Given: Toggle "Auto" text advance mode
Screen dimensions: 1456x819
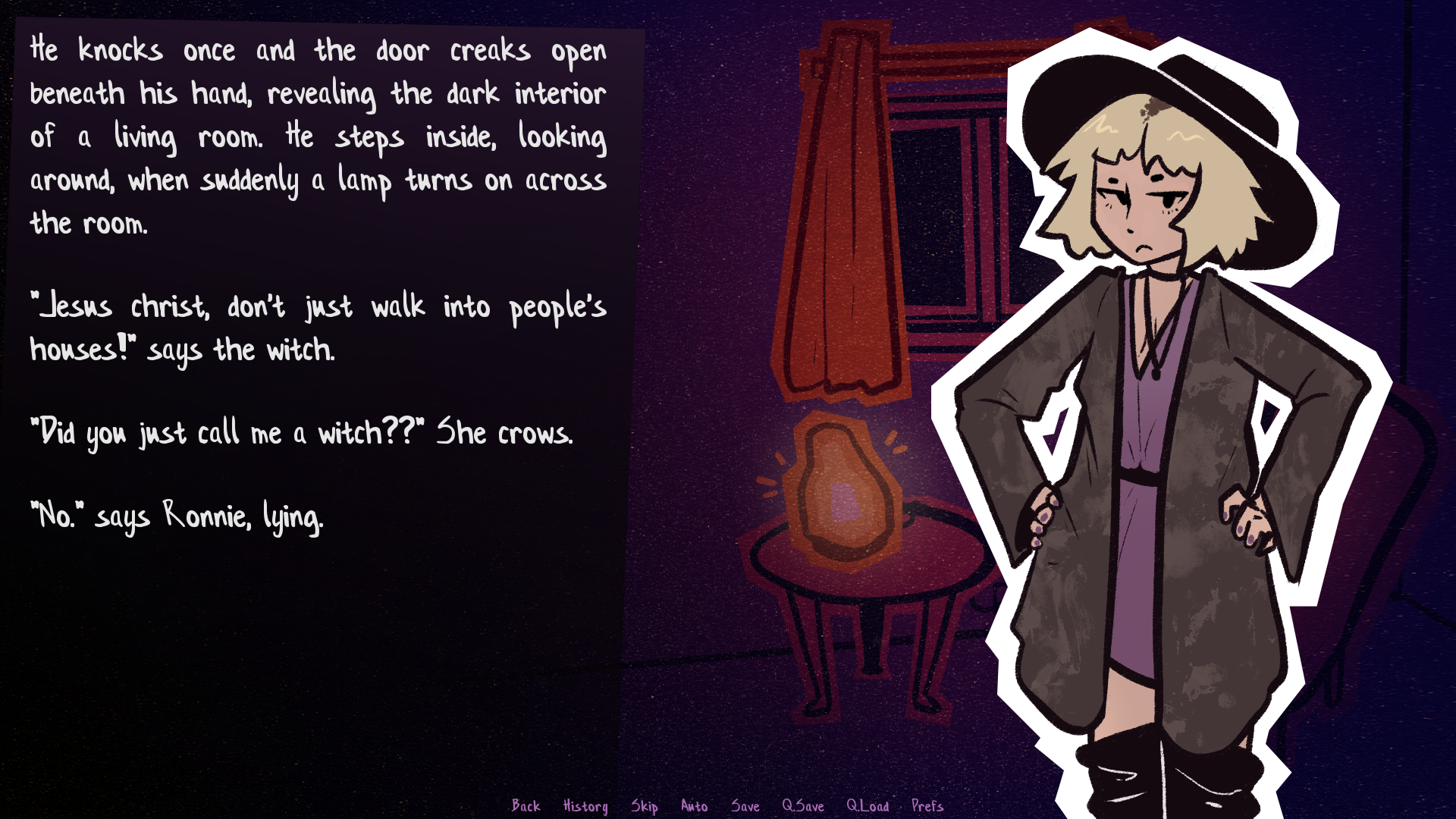Looking at the screenshot, I should pyautogui.click(x=695, y=806).
